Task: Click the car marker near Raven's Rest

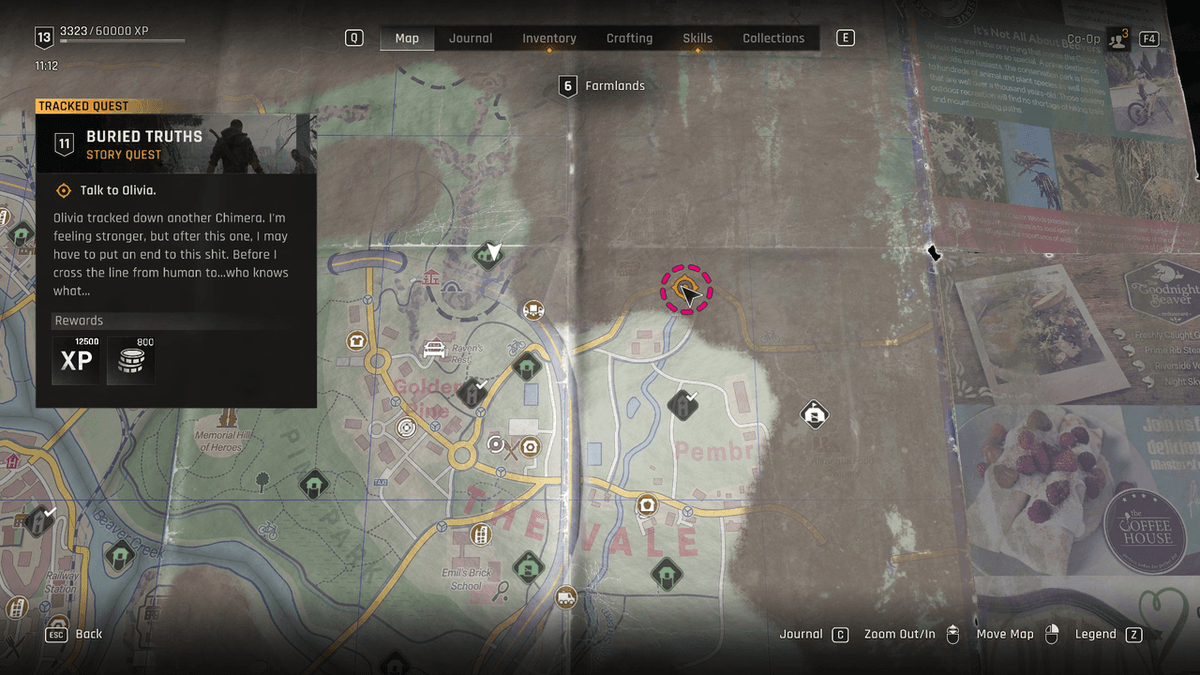Action: 434,349
